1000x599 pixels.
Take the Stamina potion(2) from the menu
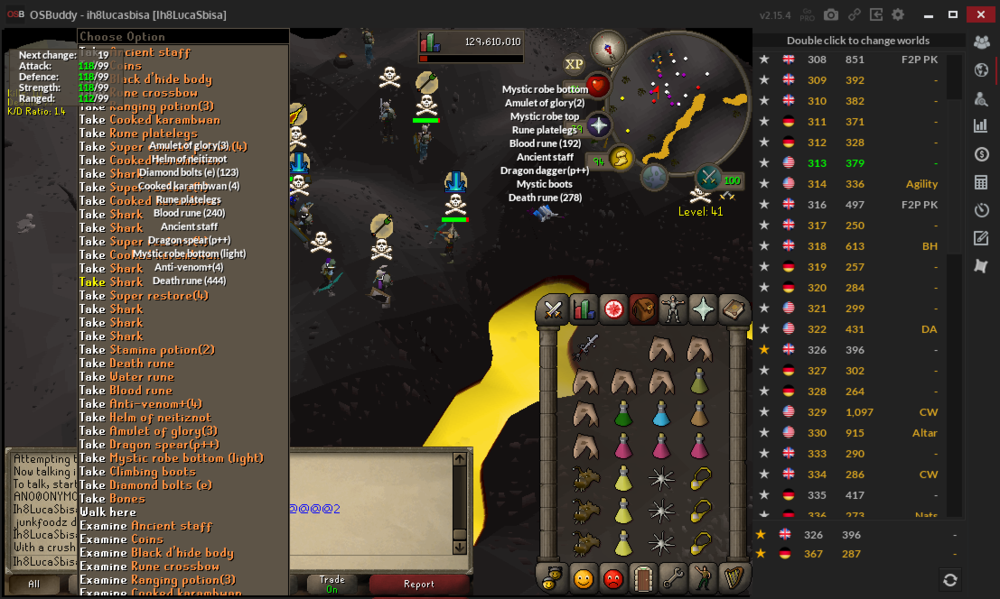pyautogui.click(x=147, y=350)
